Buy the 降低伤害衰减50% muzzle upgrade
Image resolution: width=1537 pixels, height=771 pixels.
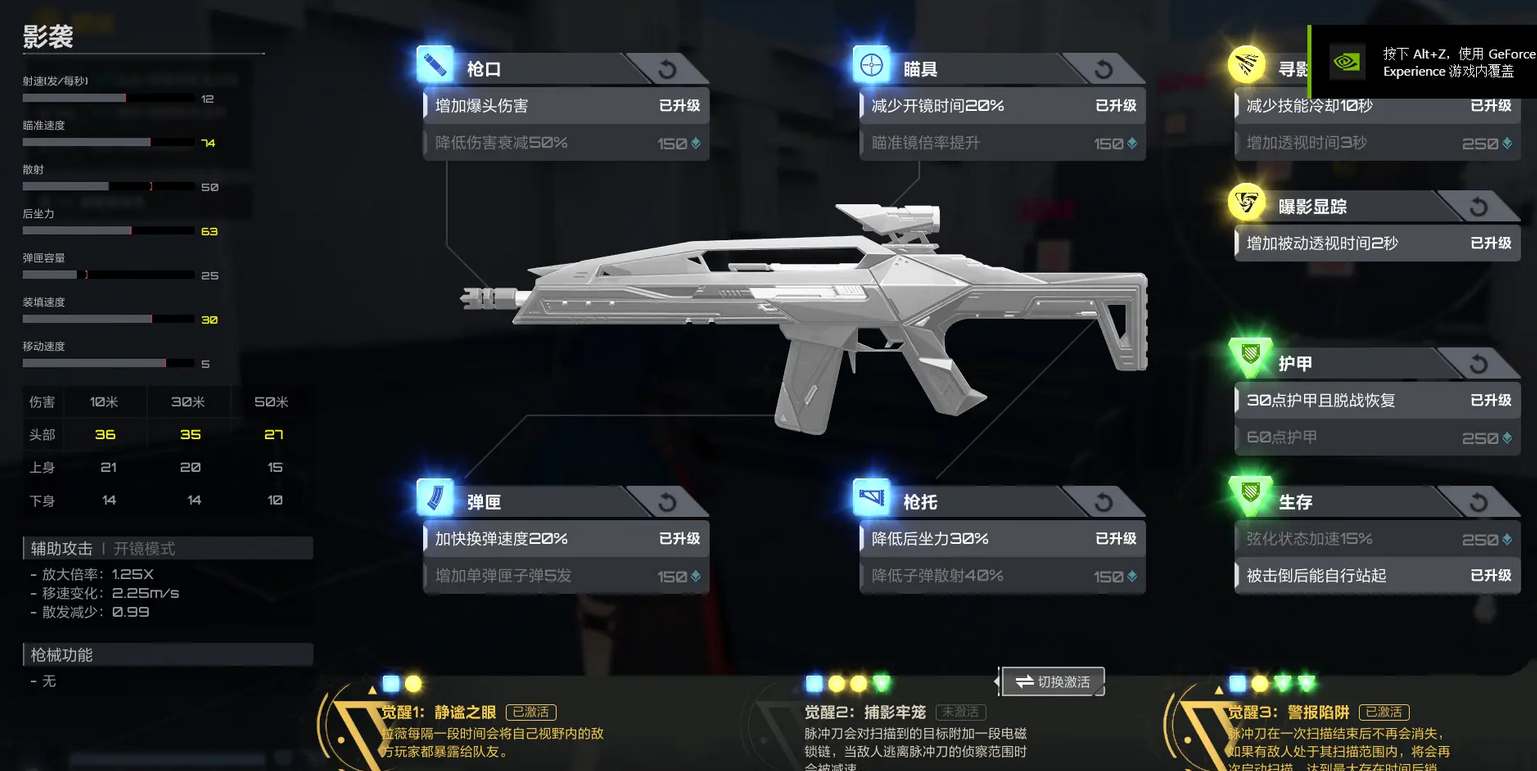[566, 143]
